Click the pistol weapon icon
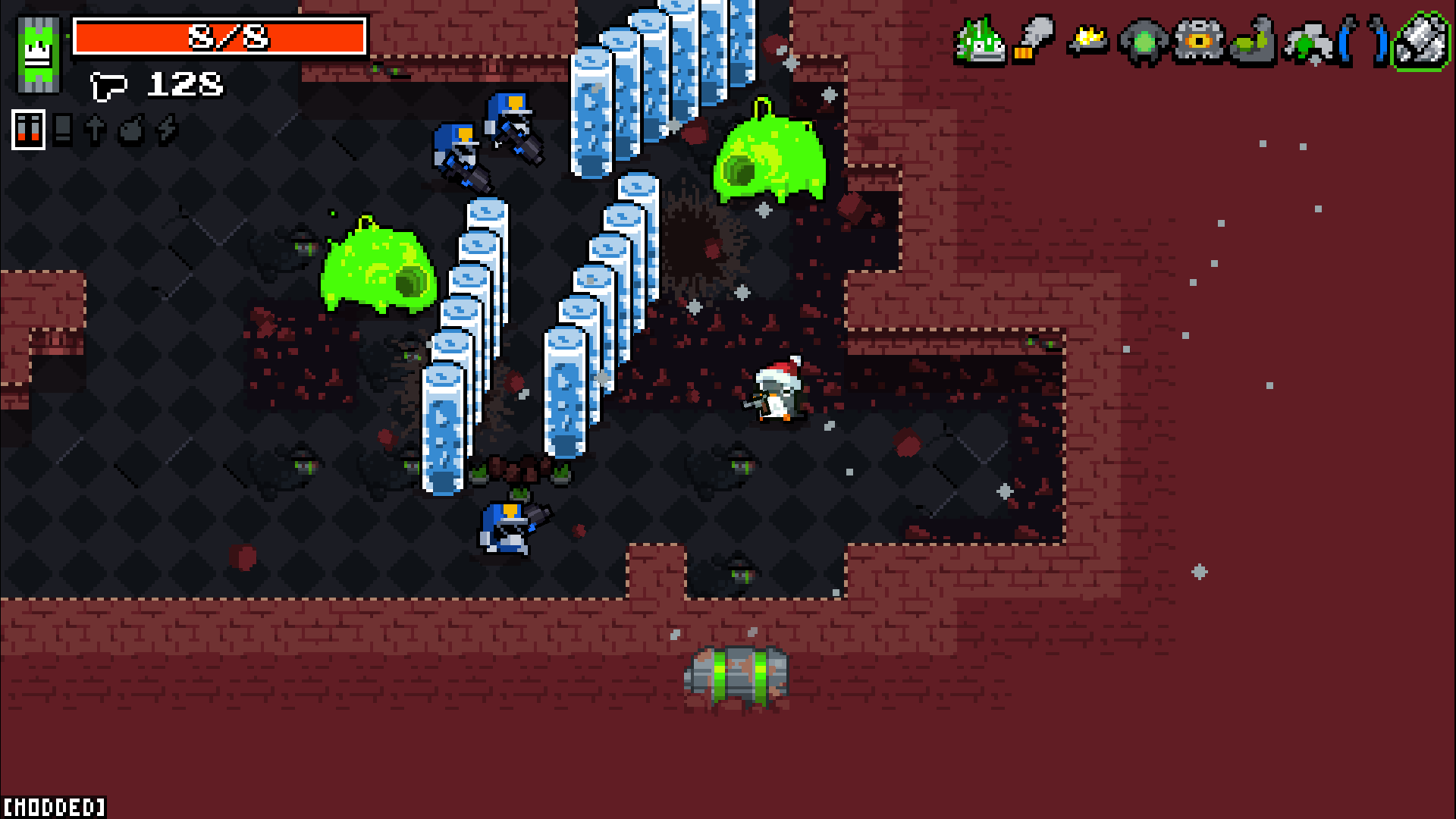 click(108, 85)
